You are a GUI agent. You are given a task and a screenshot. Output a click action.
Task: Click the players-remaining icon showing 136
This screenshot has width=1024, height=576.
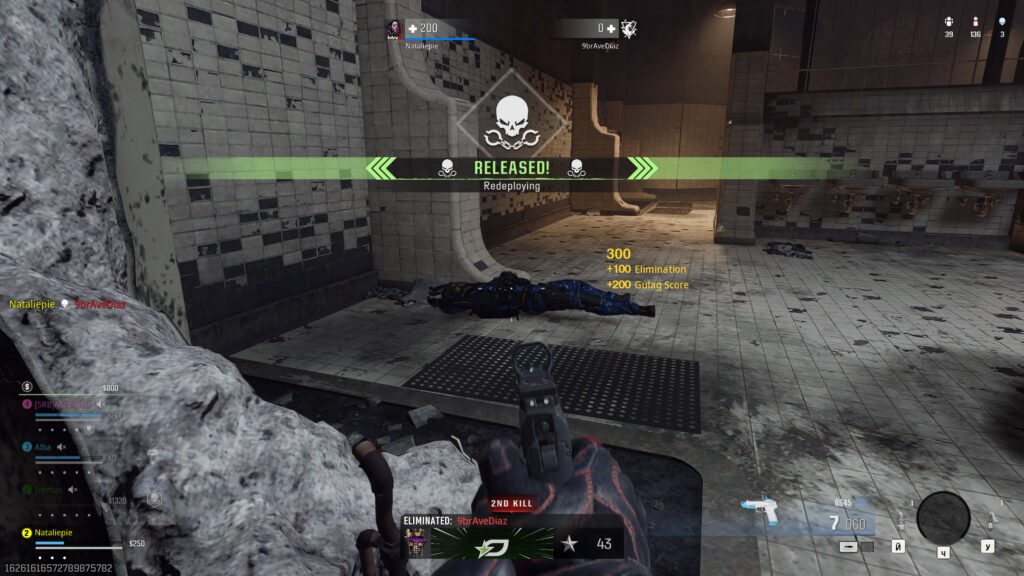tap(976, 21)
